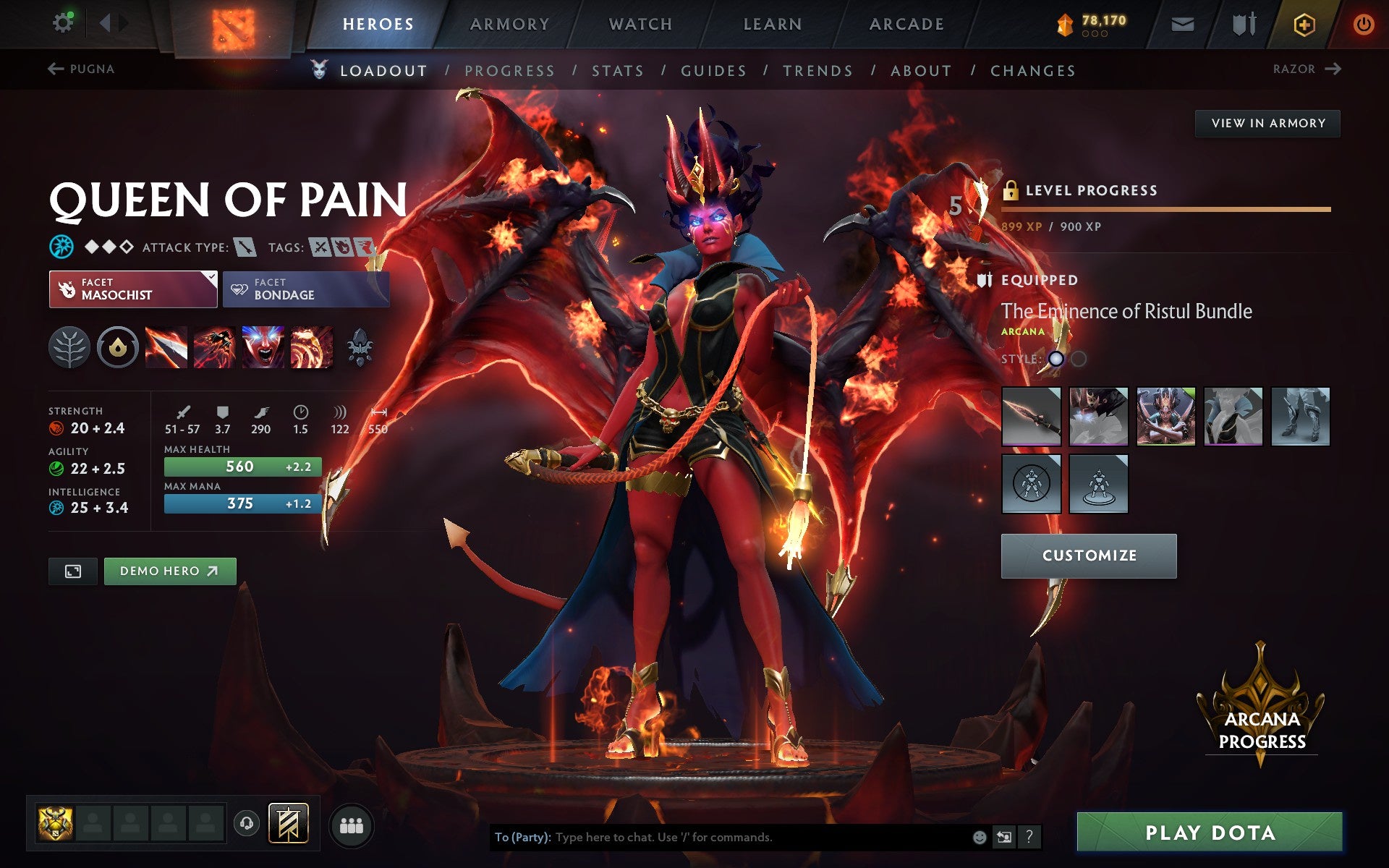The height and width of the screenshot is (868, 1389).
Task: Select the sword weapon thumbnail in Equipped items
Action: point(1031,417)
